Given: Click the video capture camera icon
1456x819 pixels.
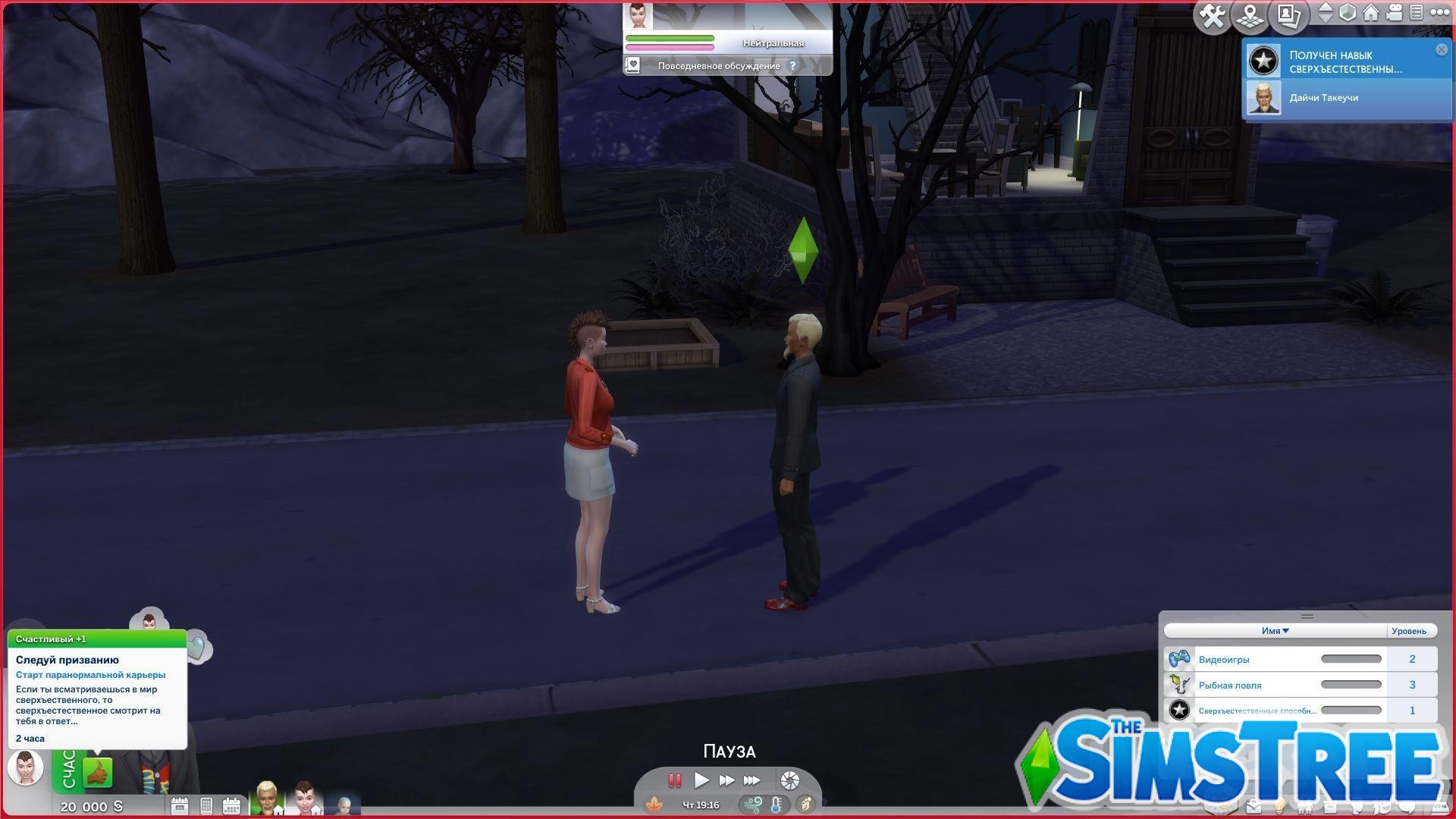Looking at the screenshot, I should (x=1394, y=13).
